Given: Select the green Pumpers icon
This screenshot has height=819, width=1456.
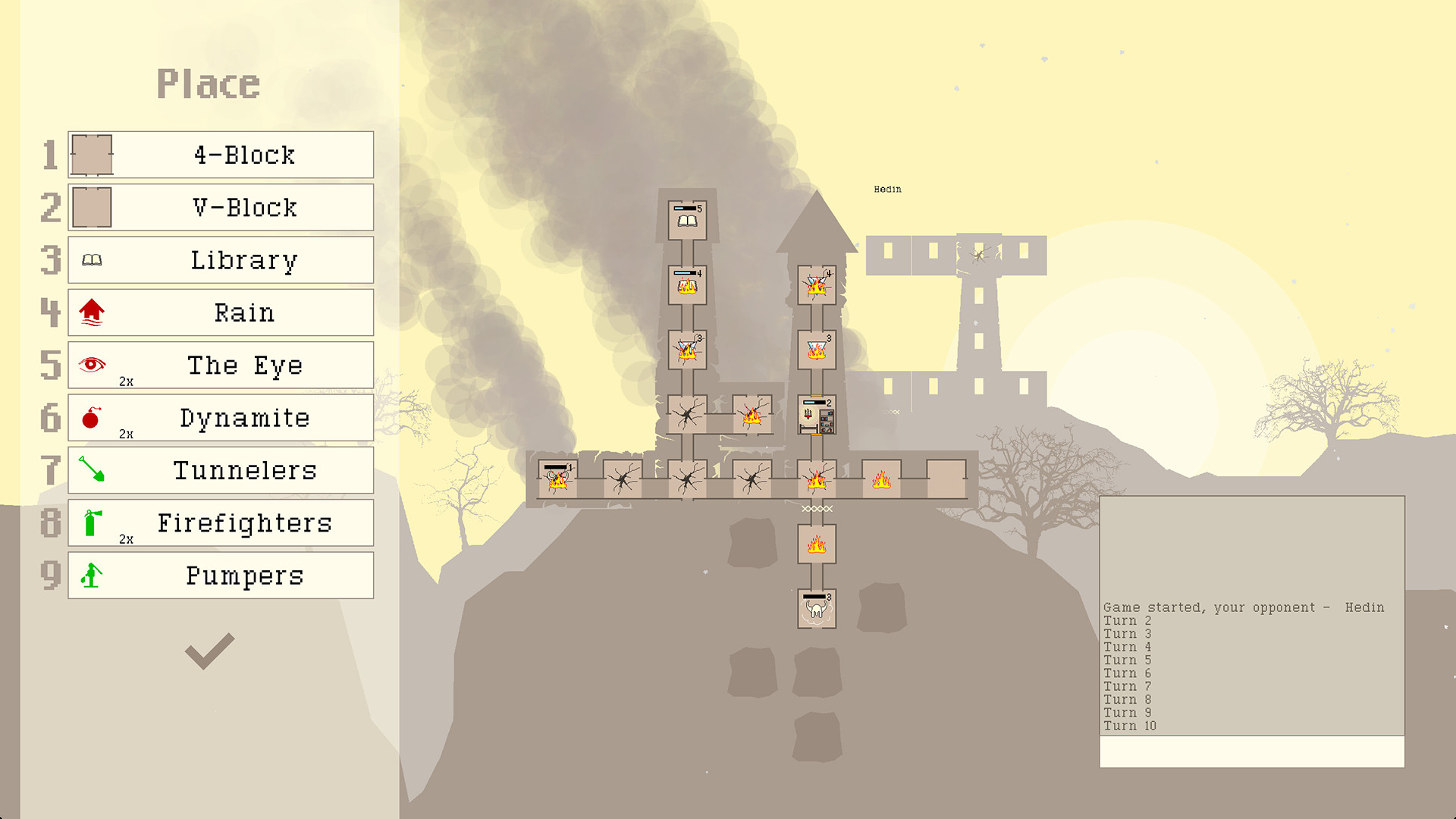Looking at the screenshot, I should [91, 574].
